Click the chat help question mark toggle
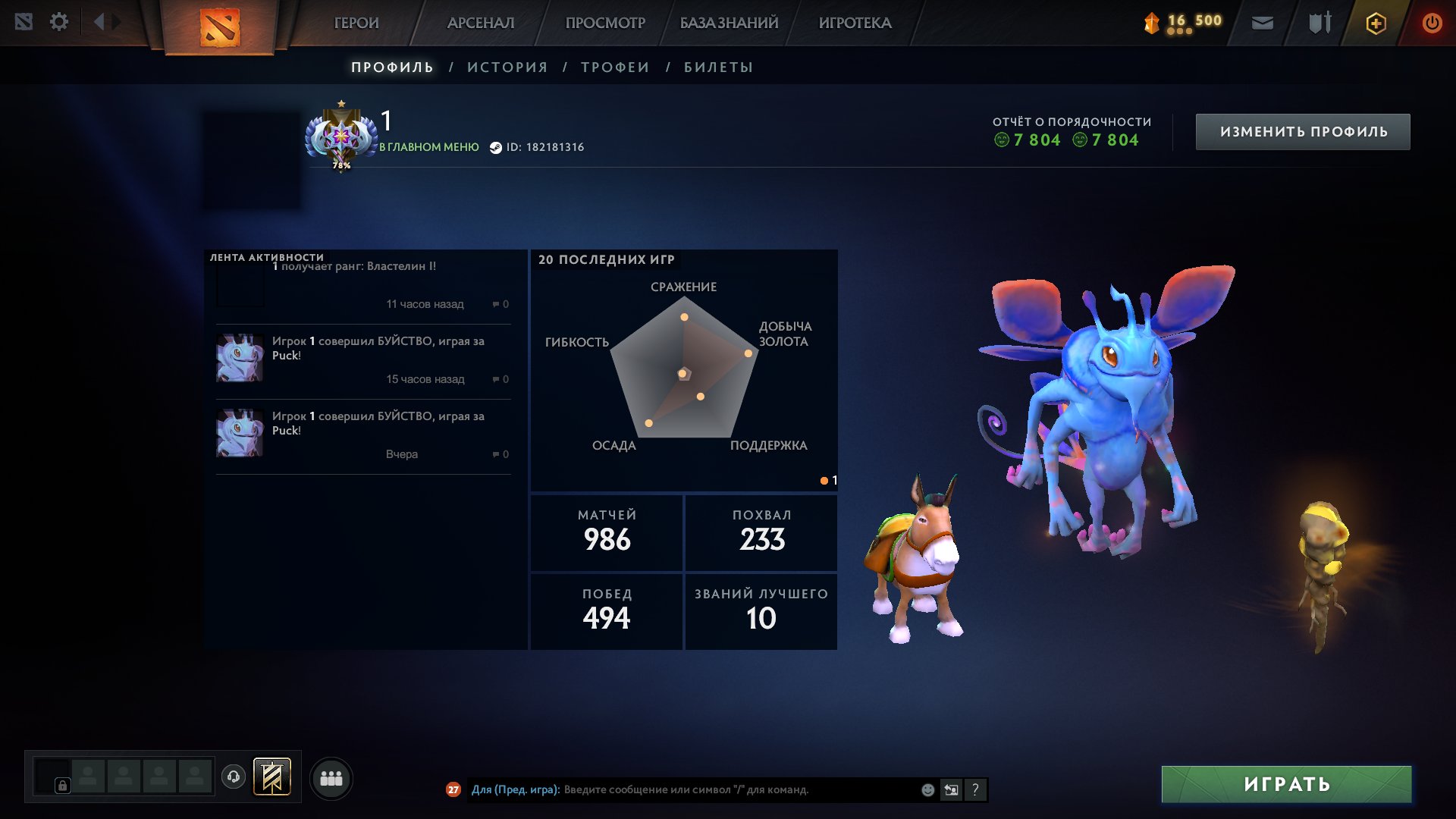This screenshot has width=1456, height=819. coord(975,789)
